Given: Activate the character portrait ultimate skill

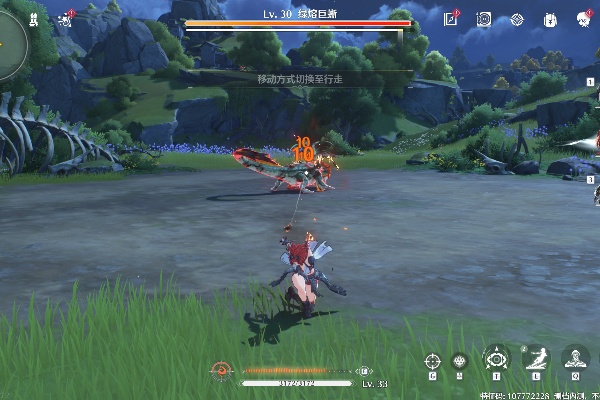Looking at the screenshot, I should point(575,358).
